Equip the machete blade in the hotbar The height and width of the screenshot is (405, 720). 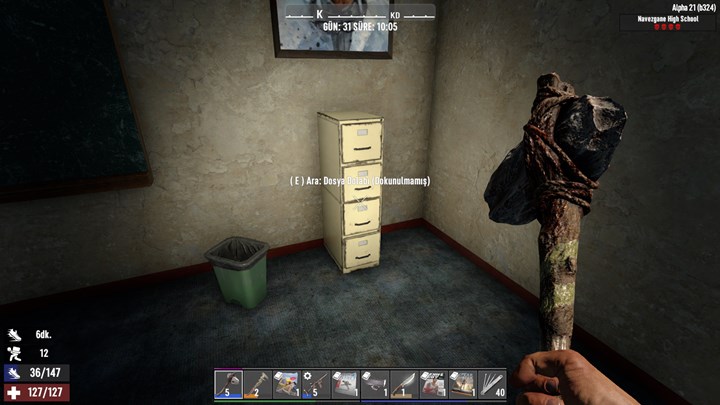[402, 384]
